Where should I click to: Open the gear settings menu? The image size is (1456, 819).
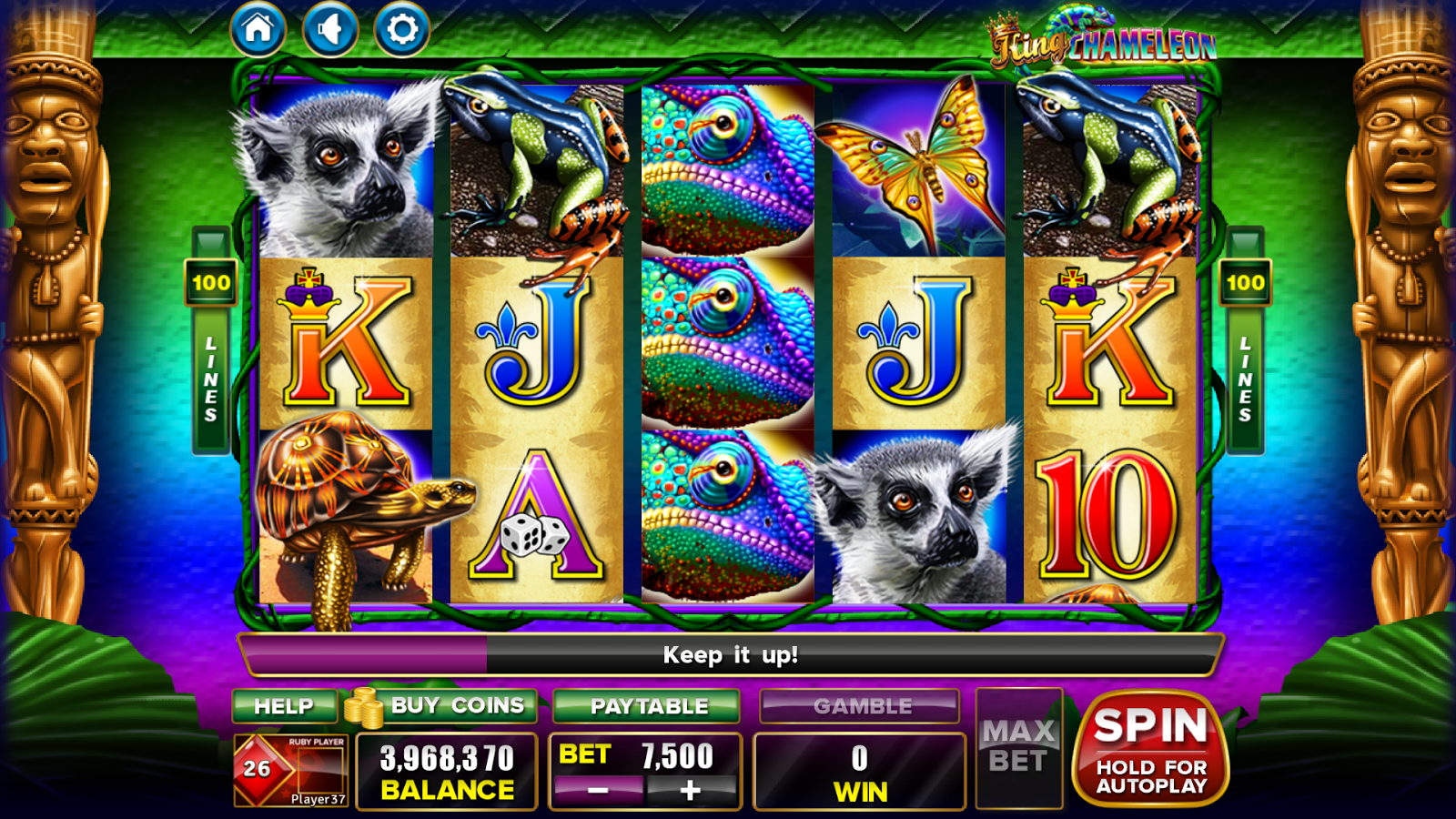402,29
